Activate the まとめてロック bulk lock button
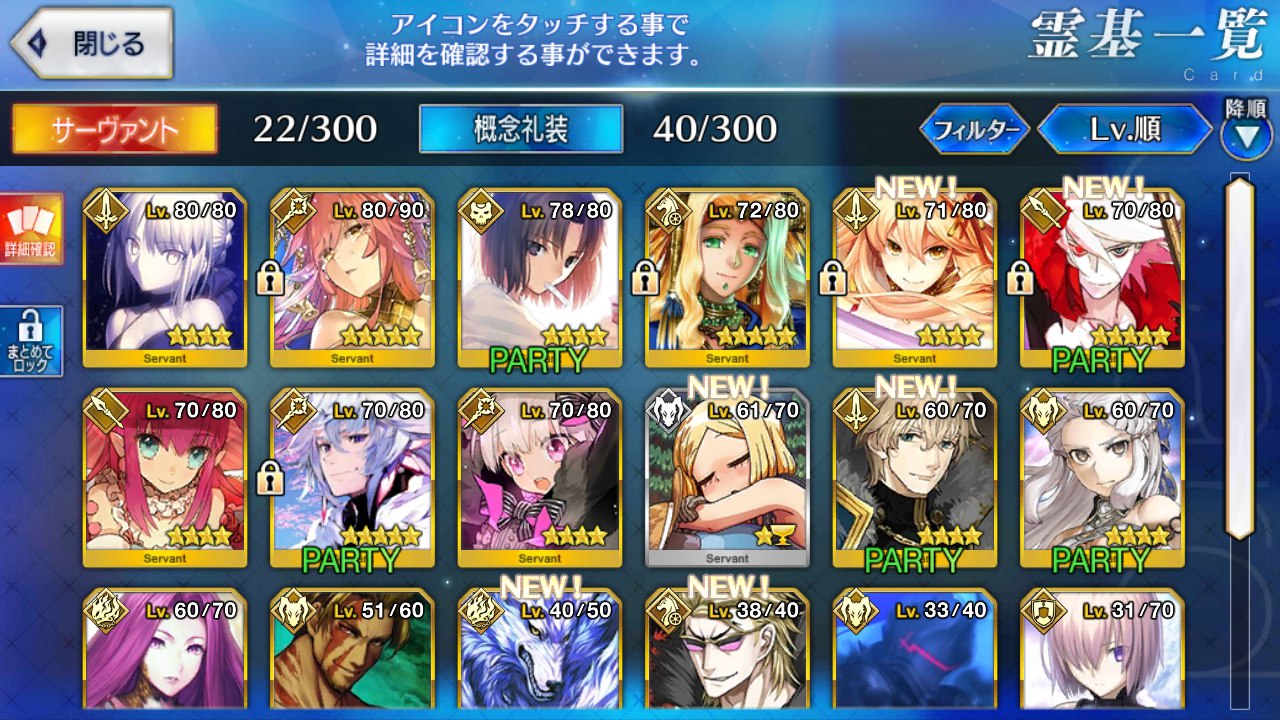The width and height of the screenshot is (1280, 720). tap(31, 341)
